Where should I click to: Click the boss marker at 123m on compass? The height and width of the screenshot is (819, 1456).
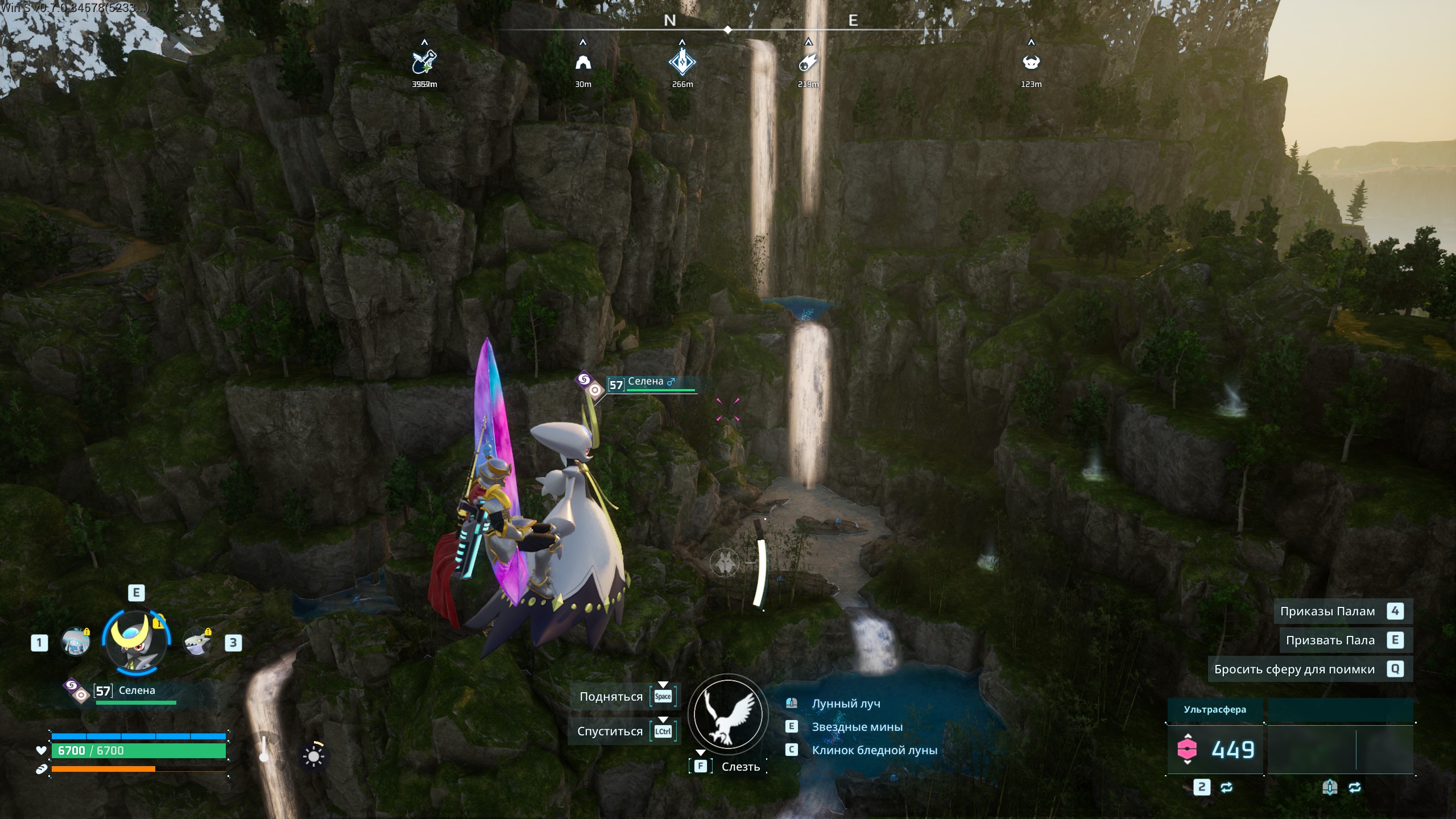pyautogui.click(x=1031, y=62)
